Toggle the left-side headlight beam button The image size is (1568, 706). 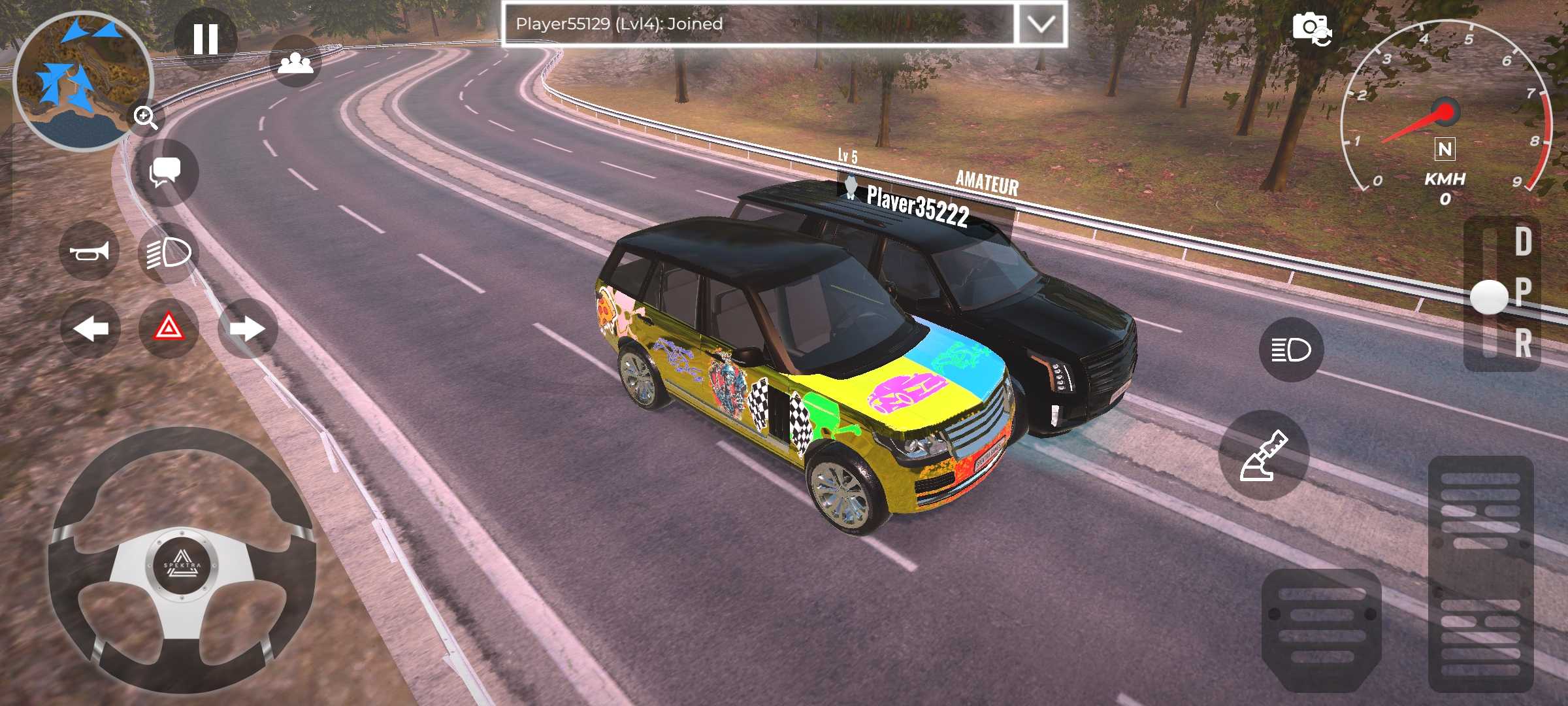coord(169,252)
